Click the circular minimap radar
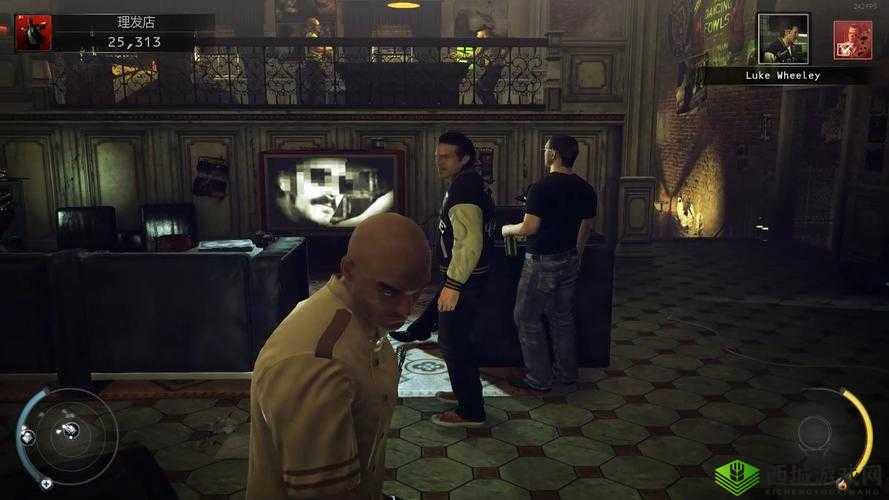Viewport: 889px width, 500px height. tap(67, 435)
